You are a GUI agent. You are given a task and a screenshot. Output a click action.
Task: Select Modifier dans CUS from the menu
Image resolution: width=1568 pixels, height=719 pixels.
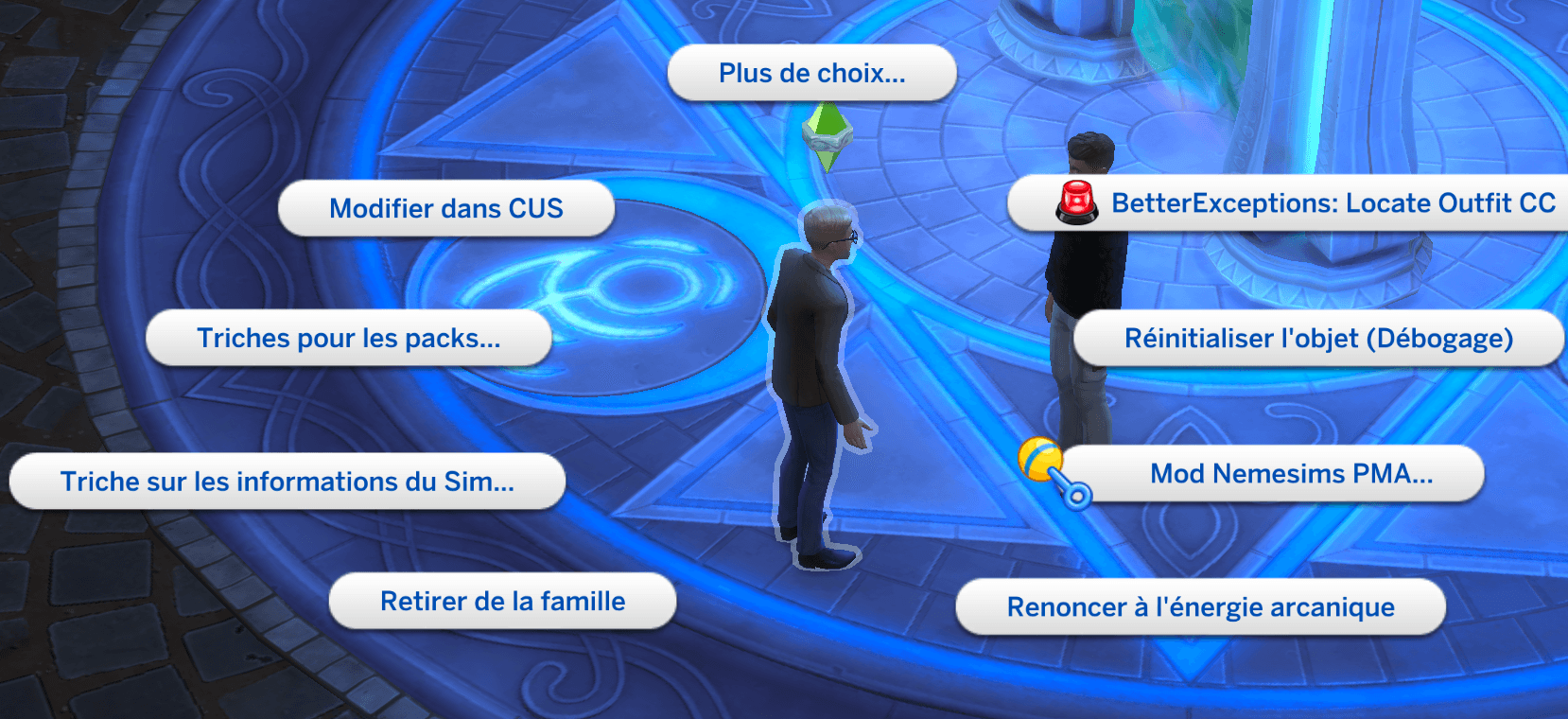pyautogui.click(x=445, y=208)
